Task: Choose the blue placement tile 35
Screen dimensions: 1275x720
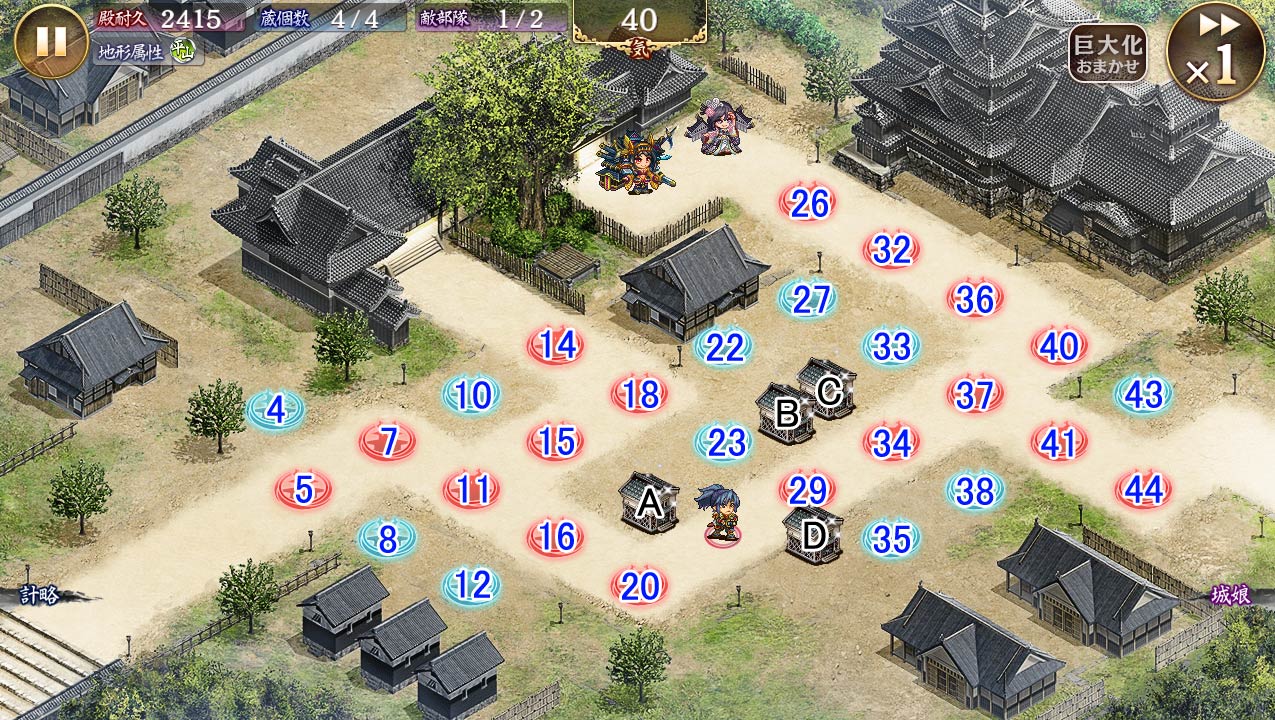Action: (891, 538)
